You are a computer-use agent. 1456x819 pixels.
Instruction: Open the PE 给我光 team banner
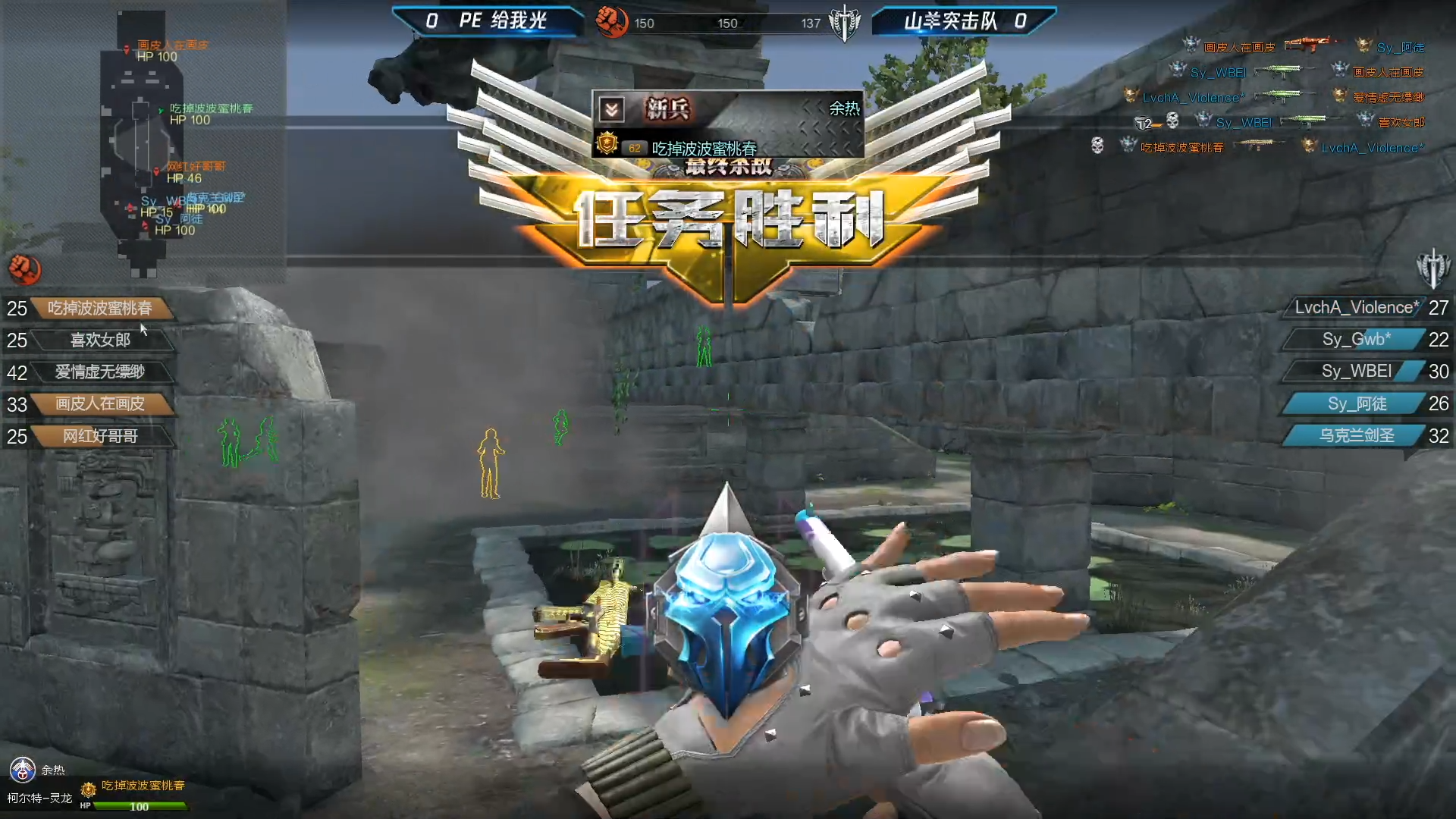(x=489, y=21)
